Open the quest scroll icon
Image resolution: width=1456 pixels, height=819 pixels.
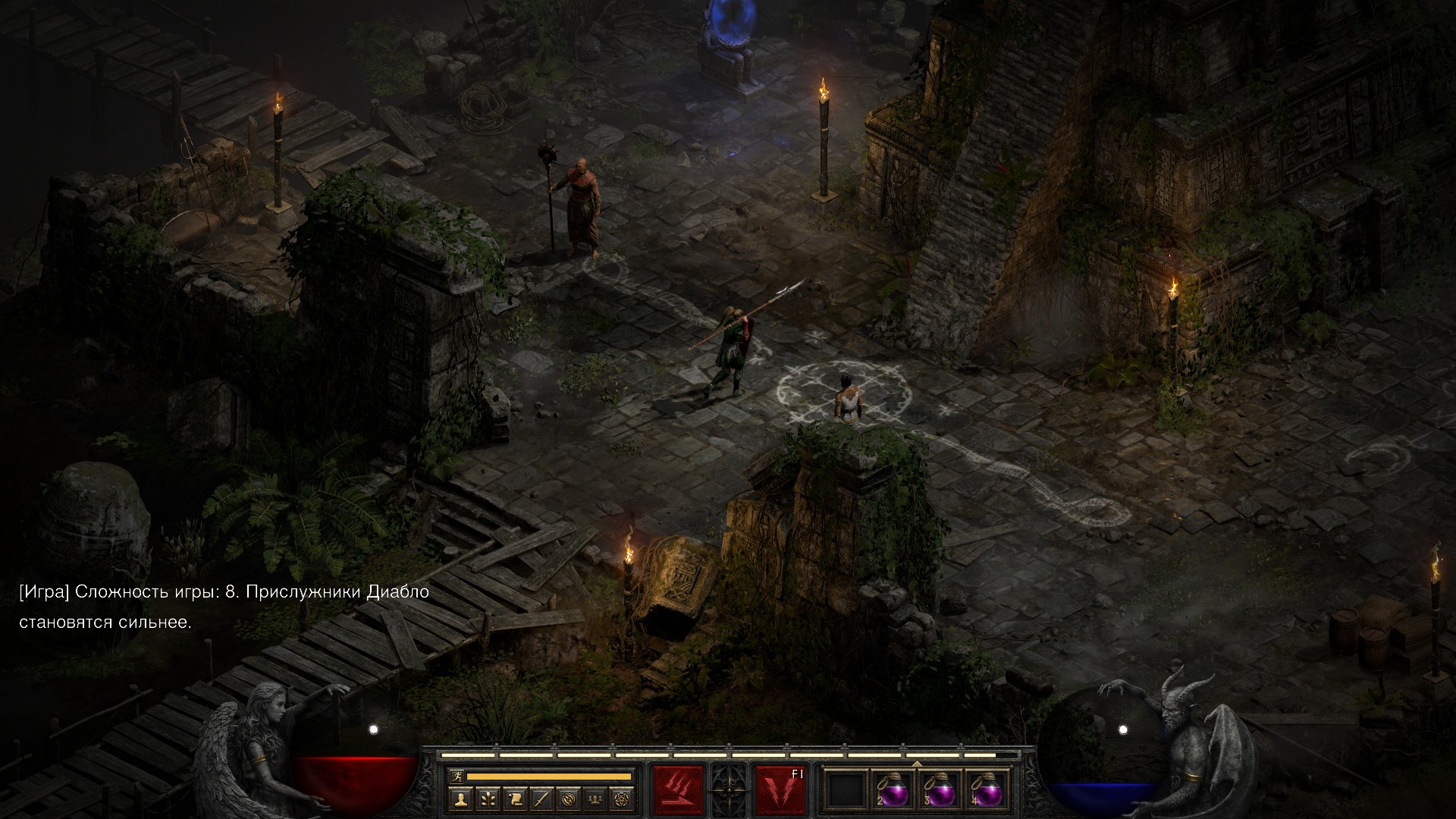click(515, 798)
